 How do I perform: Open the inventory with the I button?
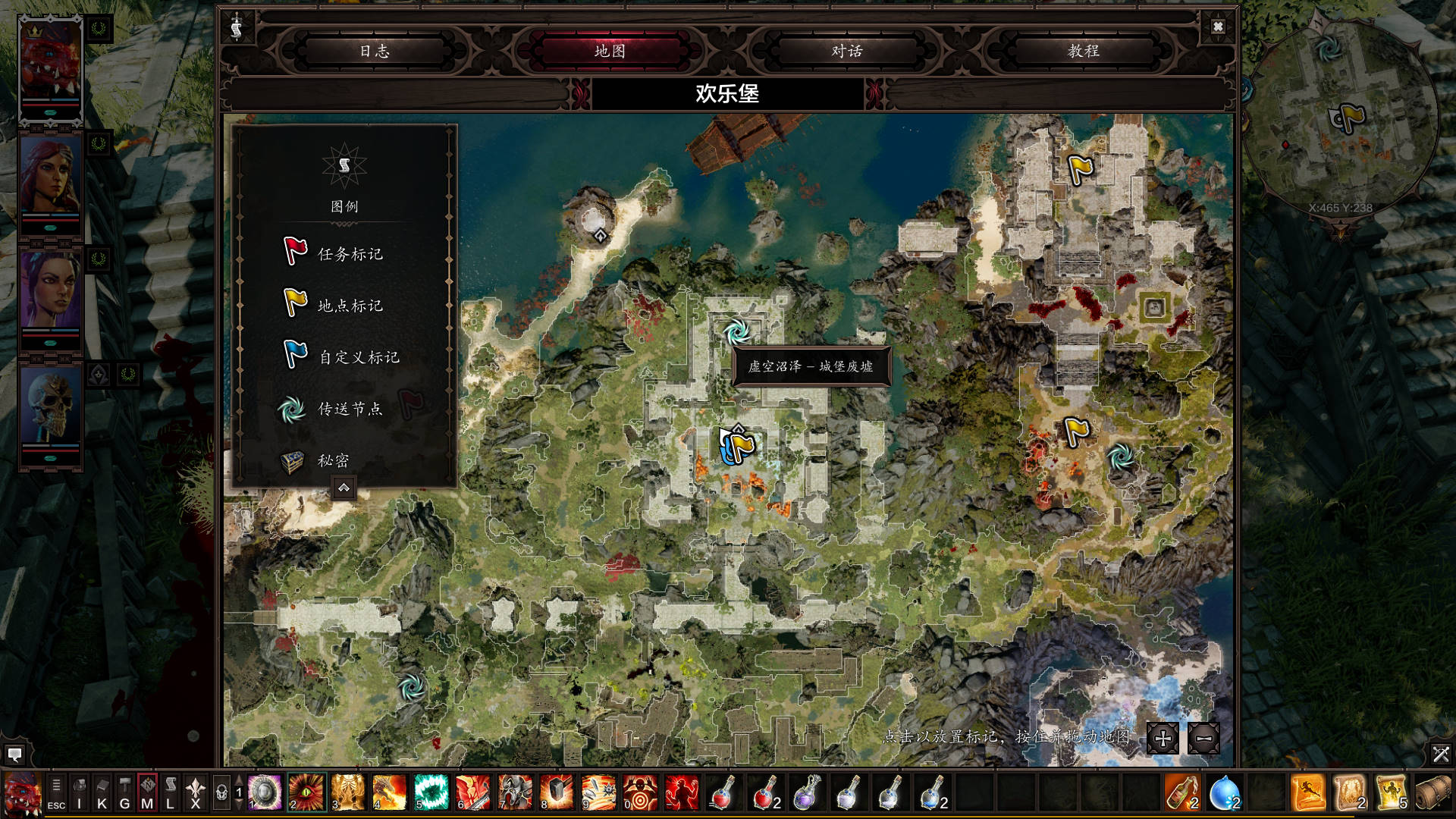coord(79,793)
